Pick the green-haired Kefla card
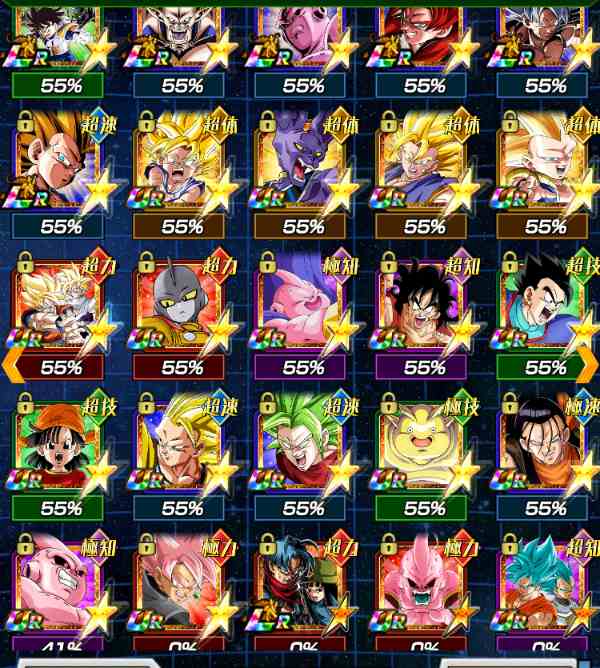This screenshot has width=600, height=668. click(x=303, y=447)
